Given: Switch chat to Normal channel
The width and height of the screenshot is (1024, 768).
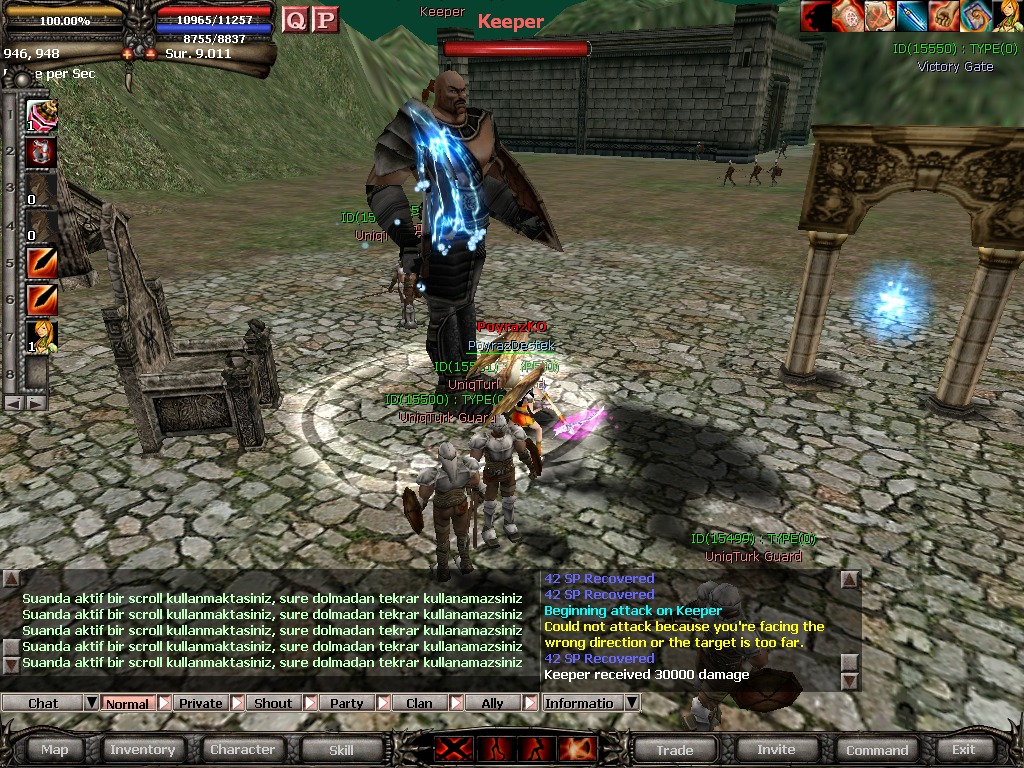Looking at the screenshot, I should (x=127, y=703).
